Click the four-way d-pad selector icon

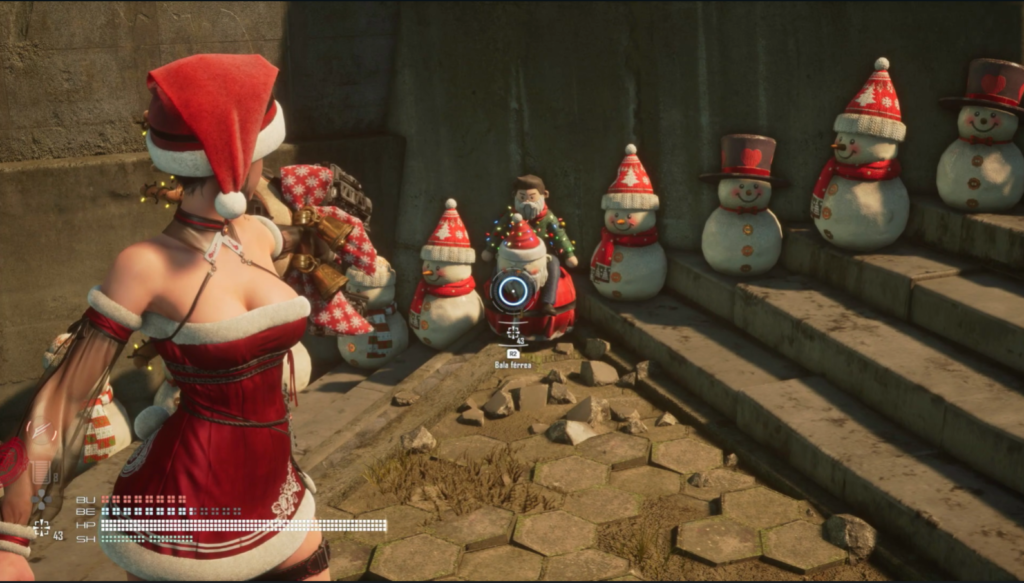pyautogui.click(x=41, y=502)
